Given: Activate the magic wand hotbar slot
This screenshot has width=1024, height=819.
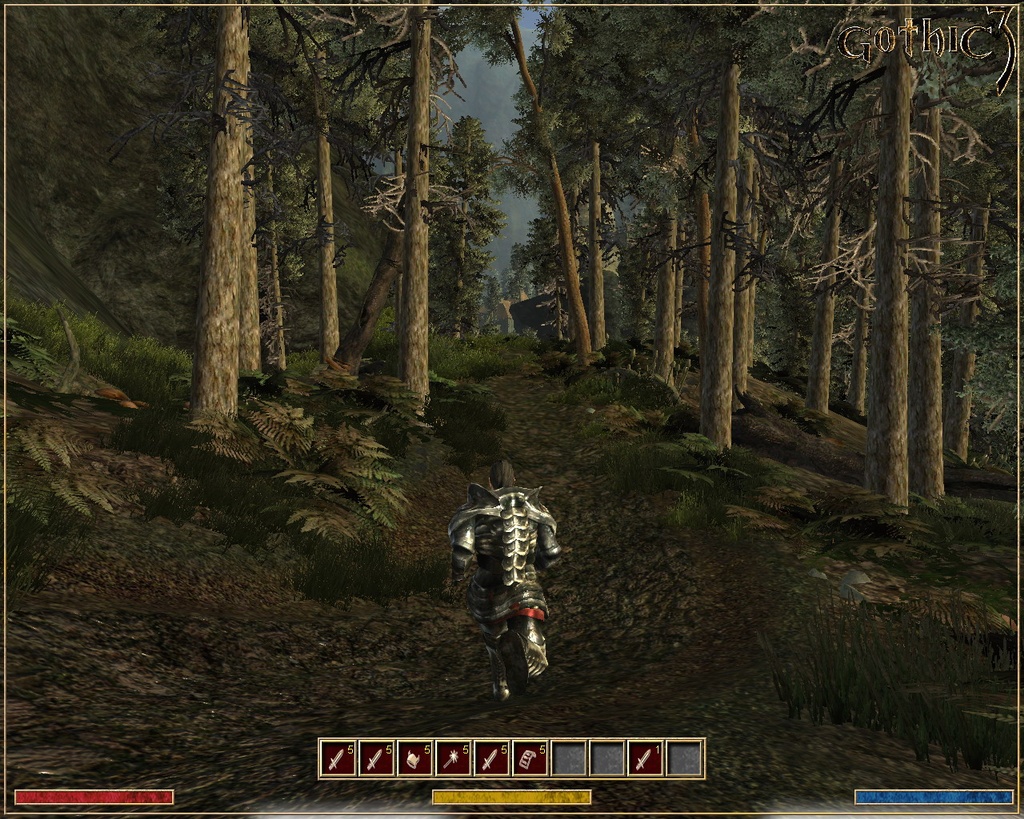Looking at the screenshot, I should 453,759.
